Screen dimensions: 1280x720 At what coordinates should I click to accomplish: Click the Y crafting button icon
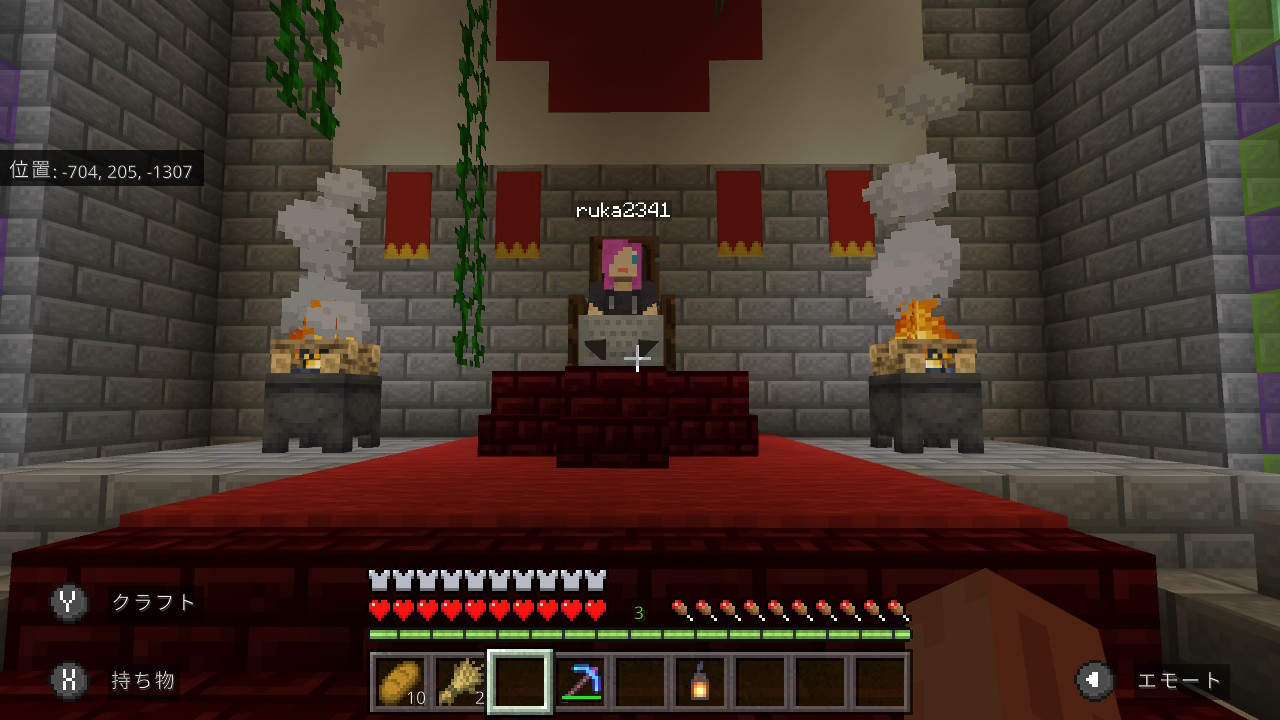(67, 603)
